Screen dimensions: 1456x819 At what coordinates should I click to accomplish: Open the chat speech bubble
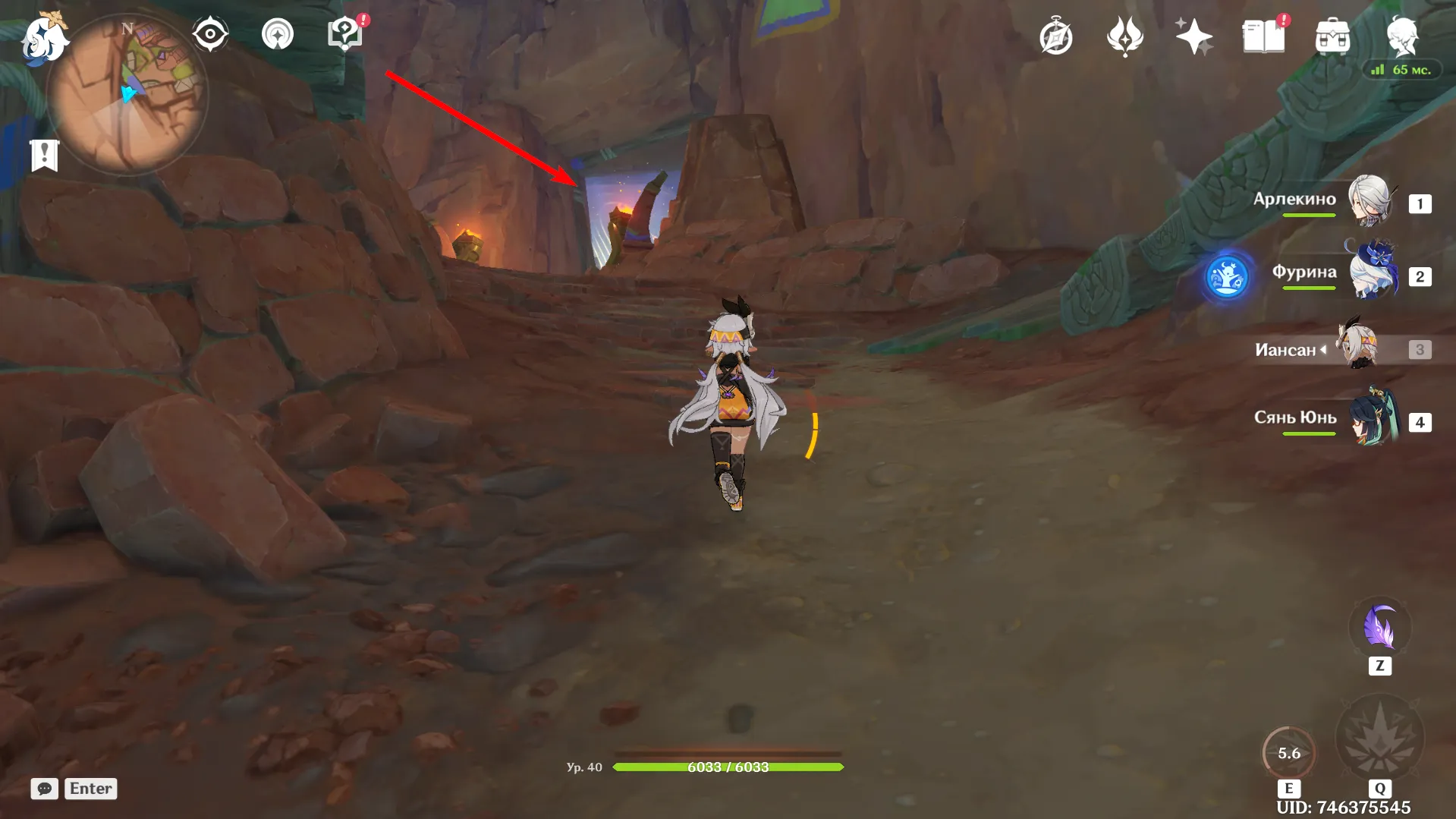tap(45, 789)
